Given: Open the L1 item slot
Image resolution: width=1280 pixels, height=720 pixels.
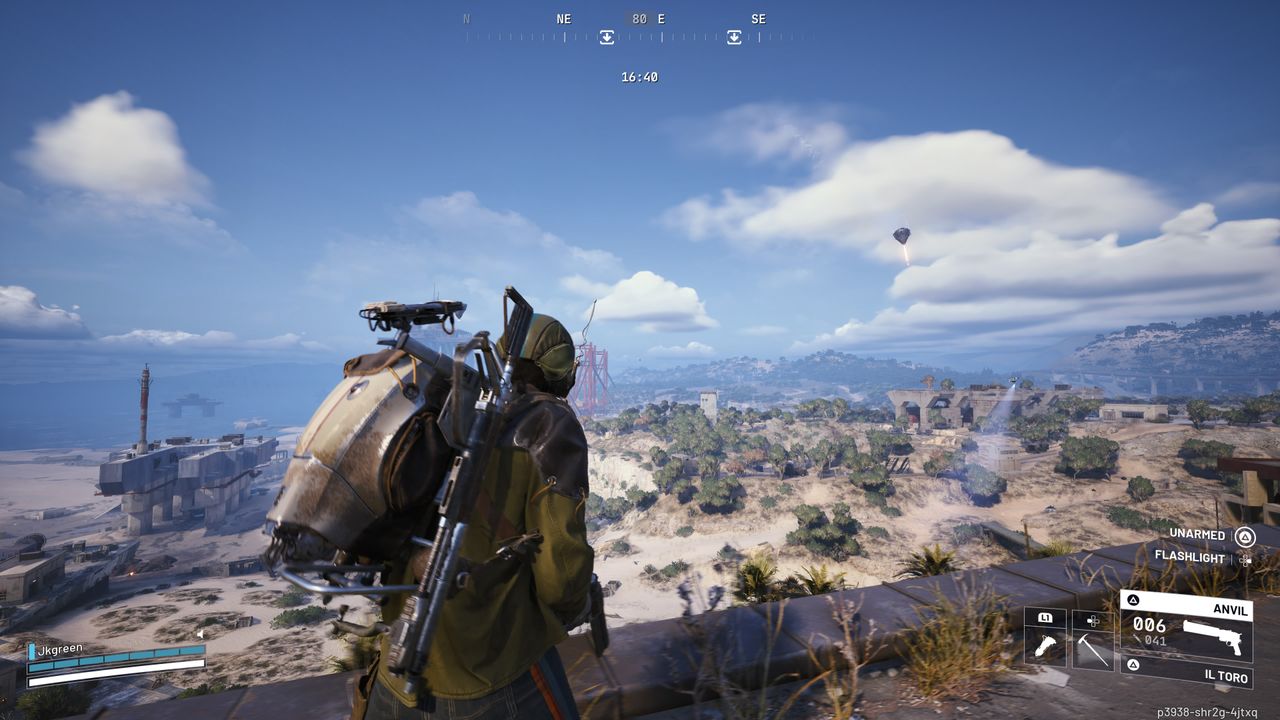Looking at the screenshot, I should point(1045,618).
